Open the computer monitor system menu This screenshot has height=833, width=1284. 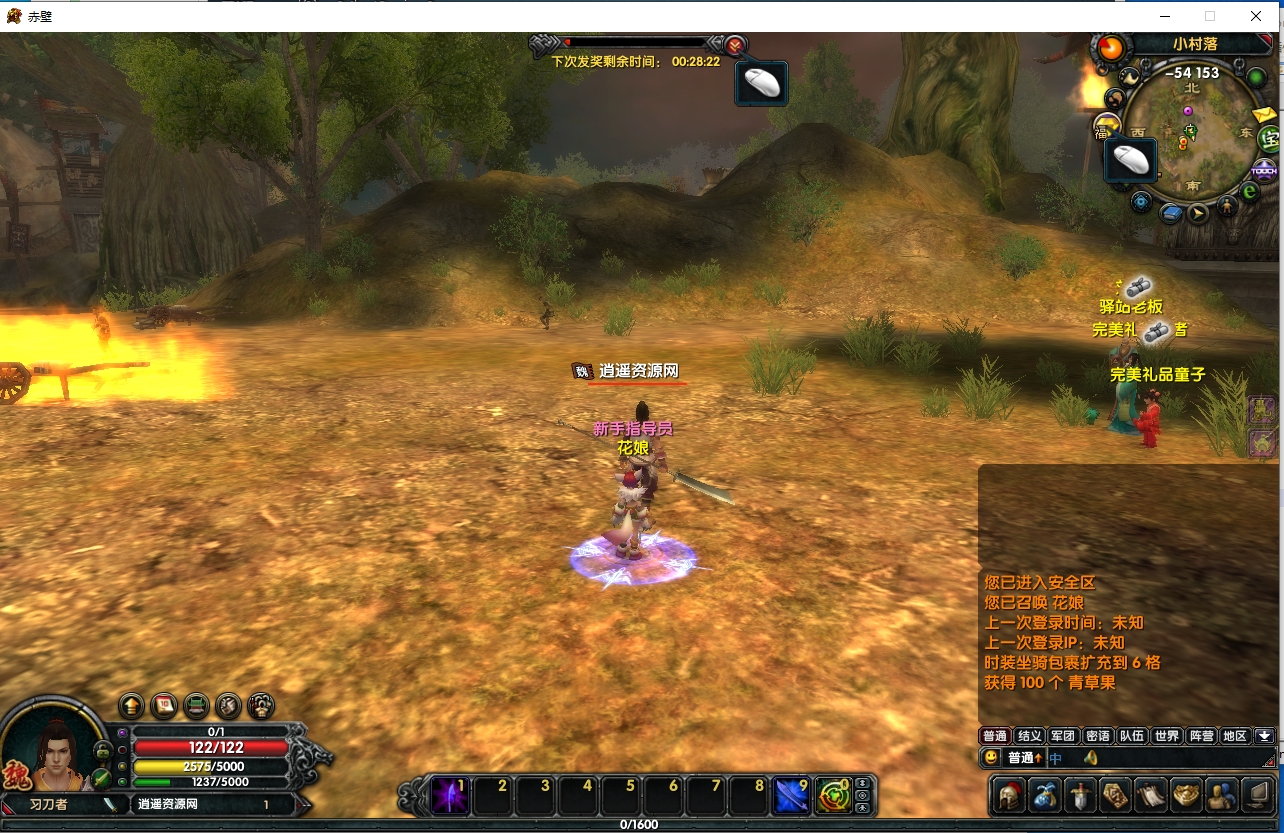tap(1258, 796)
